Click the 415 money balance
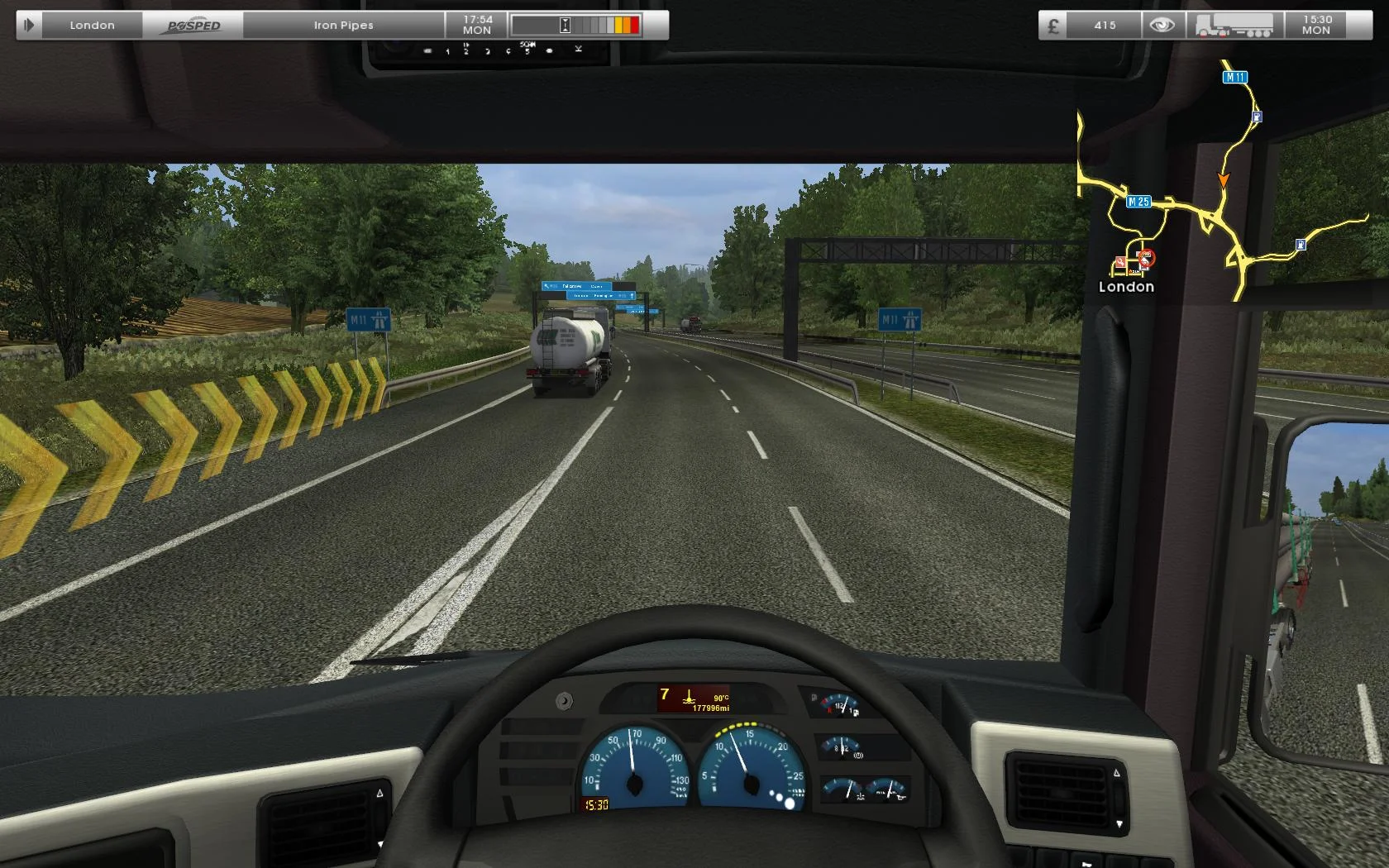Image resolution: width=1389 pixels, height=868 pixels. coord(1104,25)
